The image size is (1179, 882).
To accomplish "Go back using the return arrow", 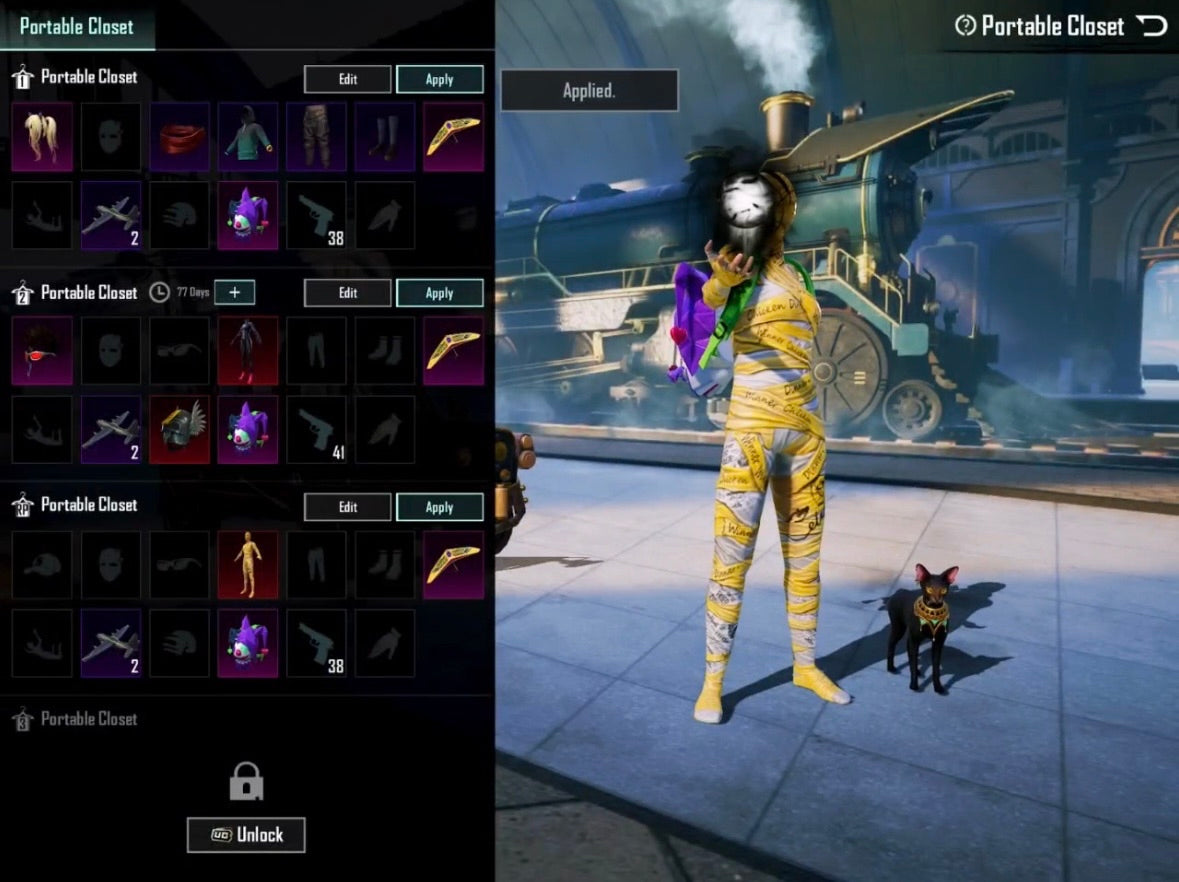I will 1151,26.
